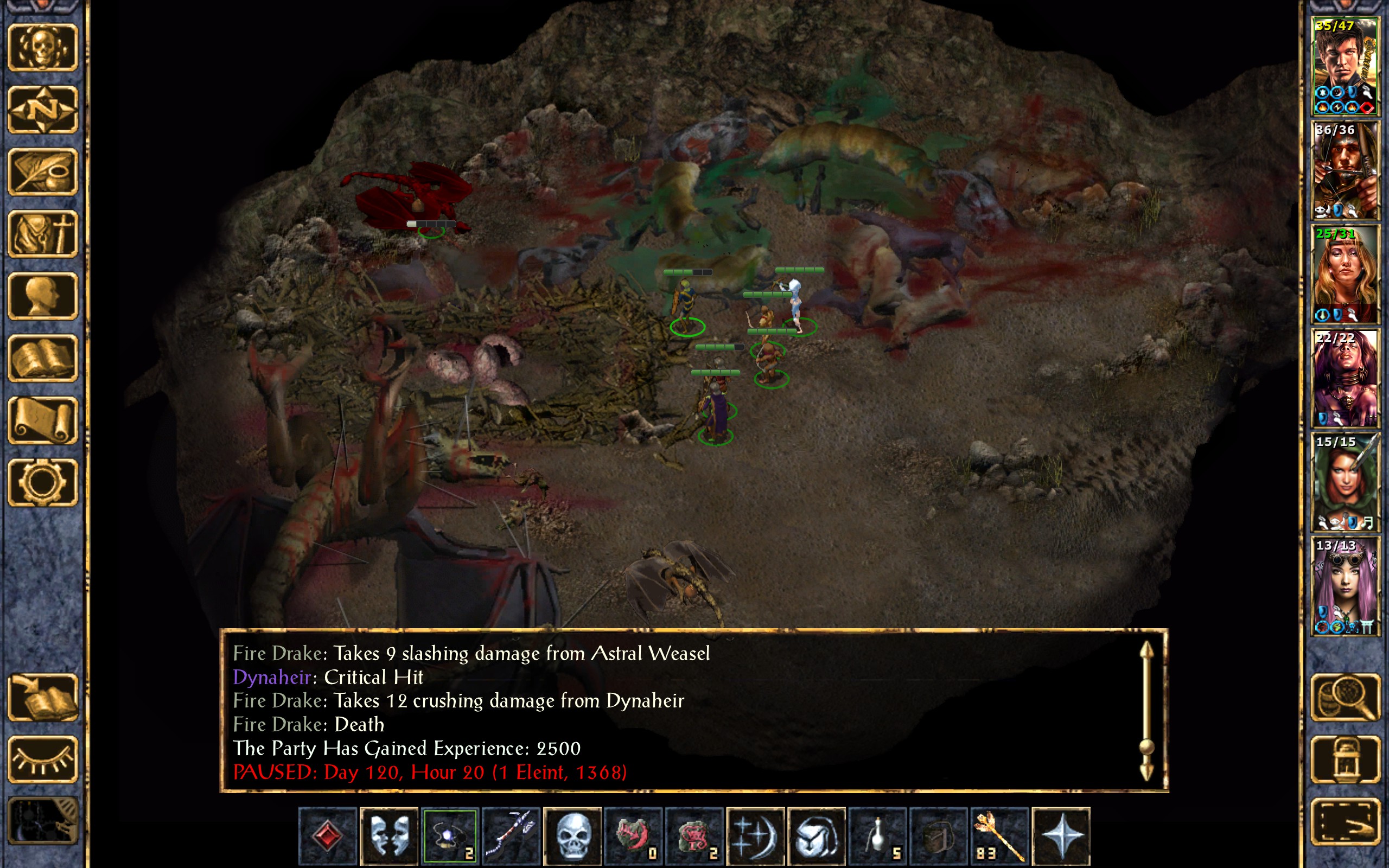Click the skull action button in the bottom bar

(x=572, y=835)
